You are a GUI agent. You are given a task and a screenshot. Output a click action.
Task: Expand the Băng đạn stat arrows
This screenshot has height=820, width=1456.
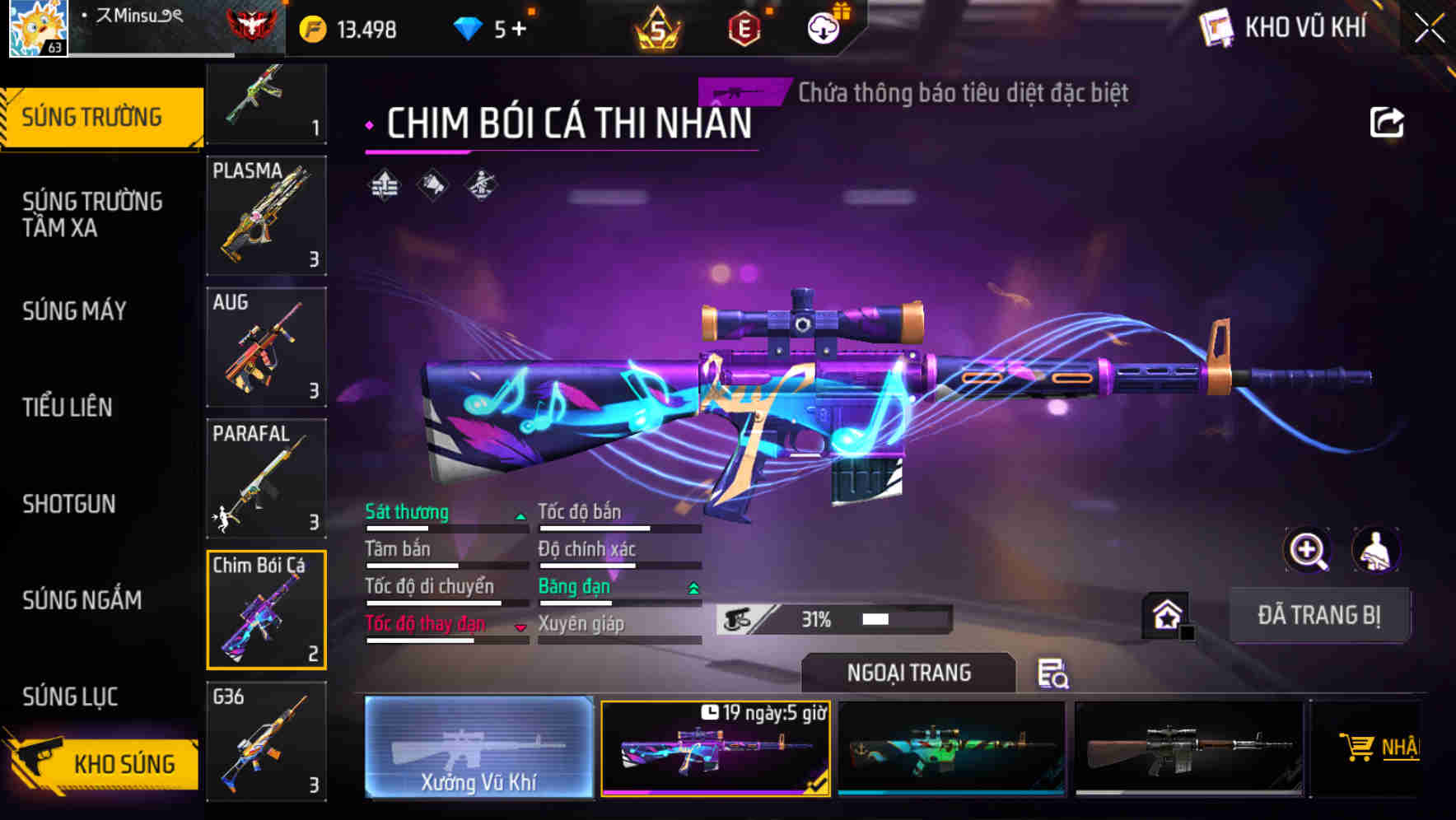pos(693,587)
